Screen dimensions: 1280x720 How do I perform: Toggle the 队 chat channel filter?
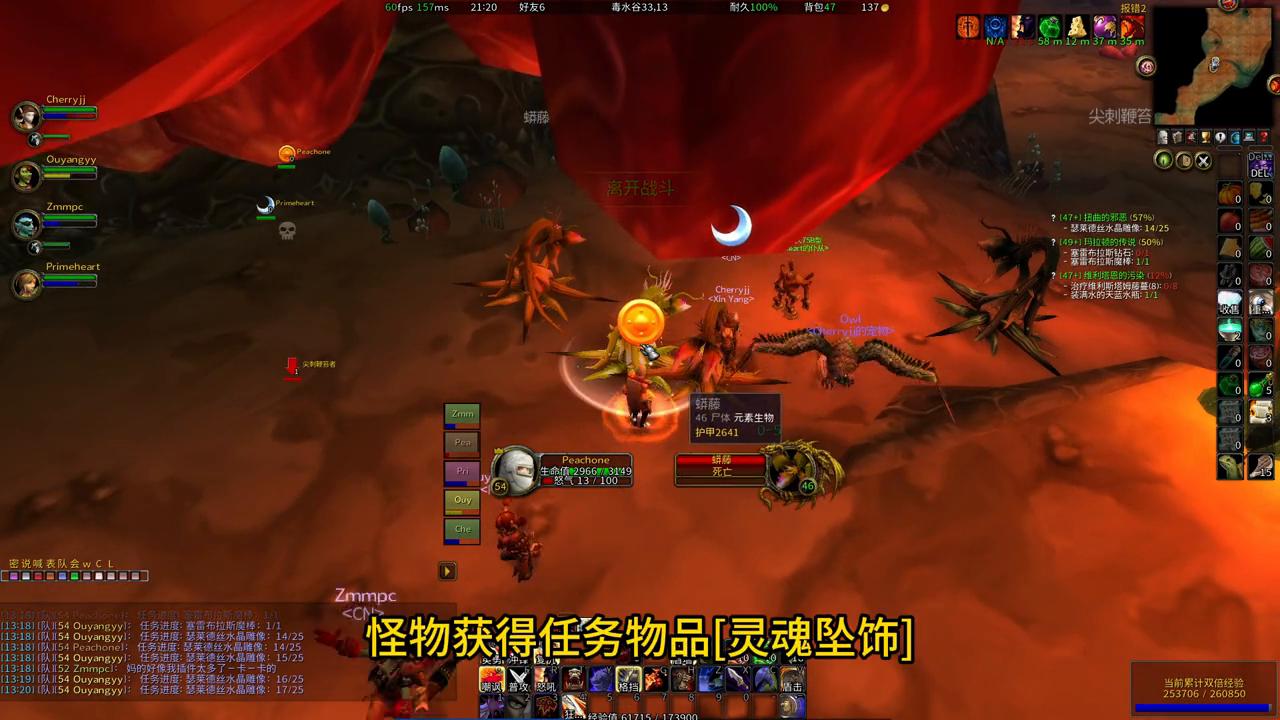[63, 562]
